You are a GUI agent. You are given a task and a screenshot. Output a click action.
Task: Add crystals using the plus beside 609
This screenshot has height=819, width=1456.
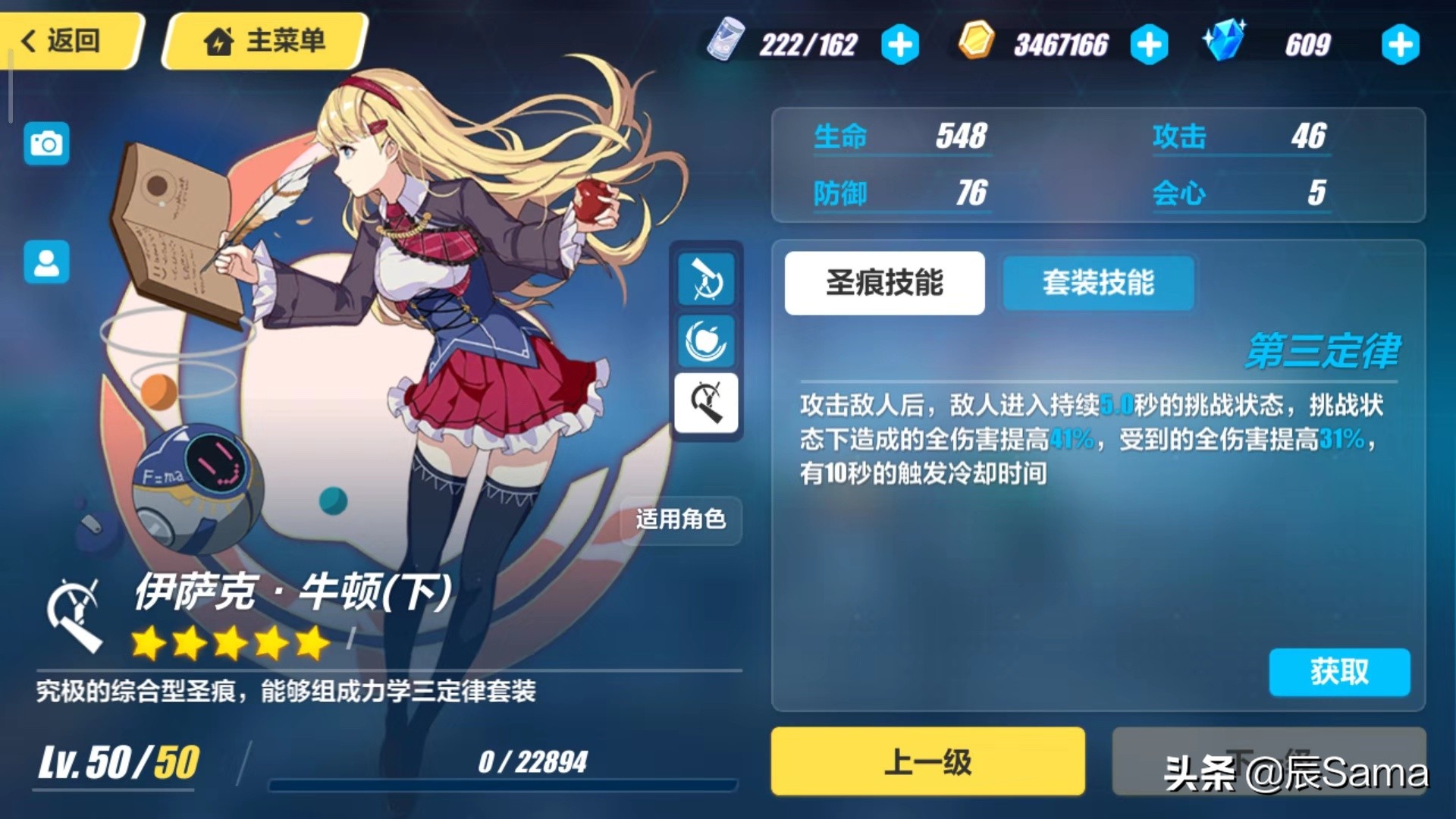point(1400,45)
